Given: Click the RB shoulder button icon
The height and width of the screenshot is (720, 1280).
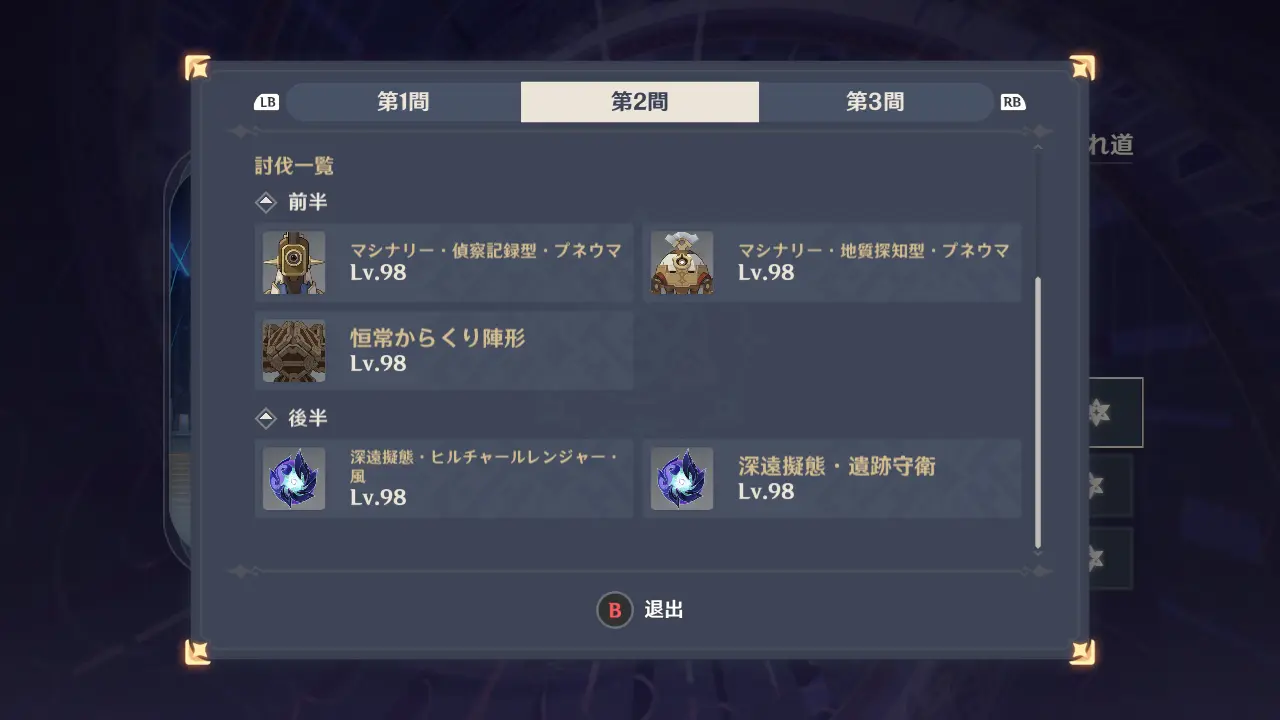Looking at the screenshot, I should (x=1012, y=101).
